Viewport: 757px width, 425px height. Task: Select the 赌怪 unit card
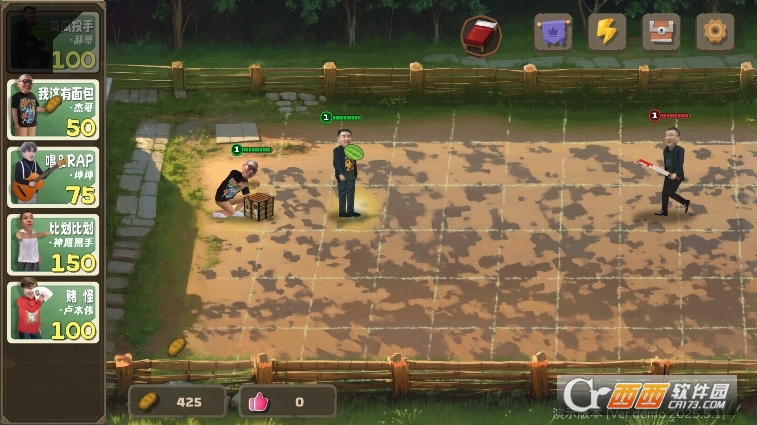click(x=54, y=312)
